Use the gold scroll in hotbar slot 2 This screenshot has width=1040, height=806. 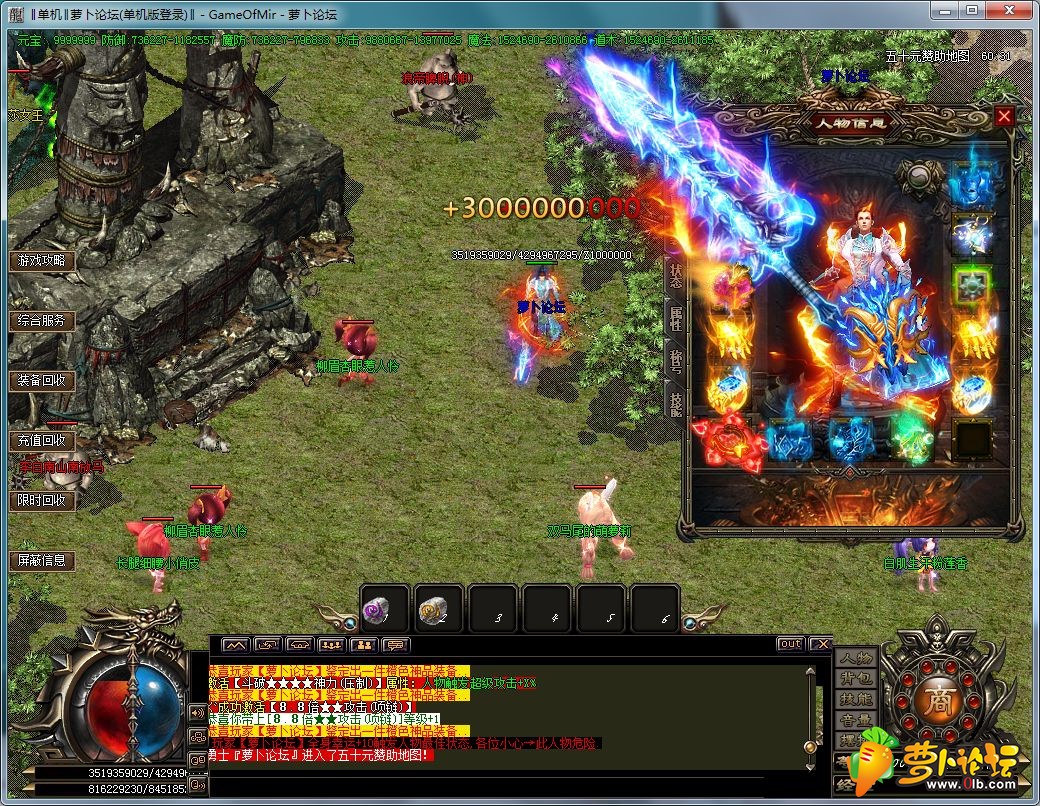tap(439, 608)
